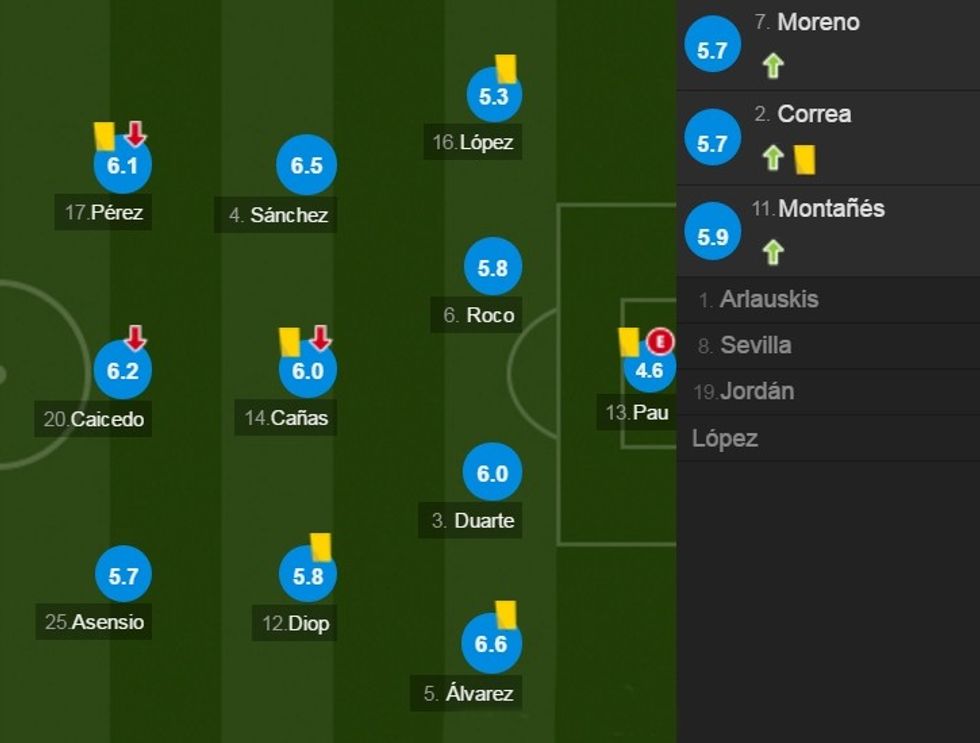
Task: Select the unnumbered López bench entry
Action: pos(725,438)
